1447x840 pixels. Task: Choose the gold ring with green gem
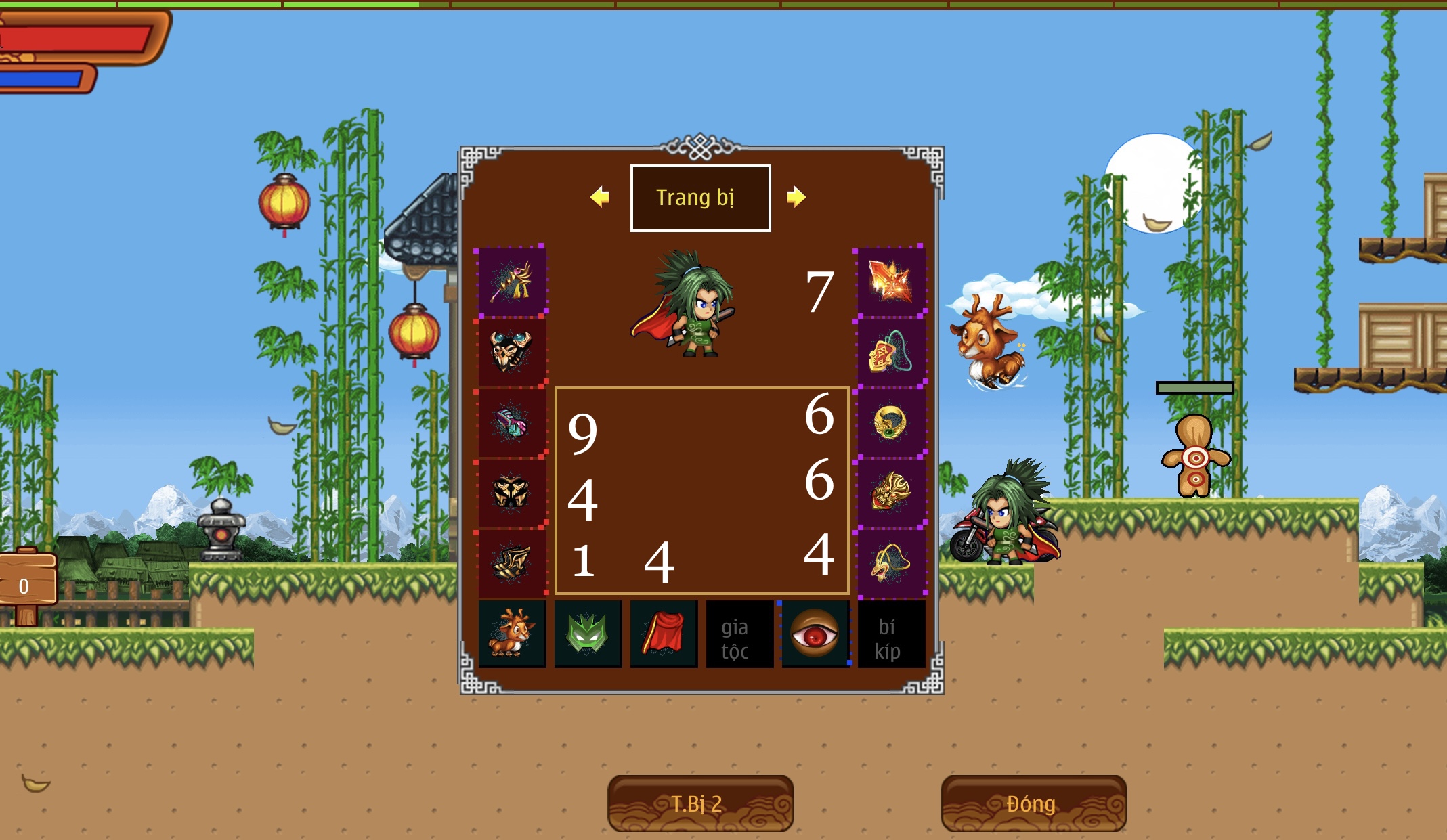pos(890,422)
